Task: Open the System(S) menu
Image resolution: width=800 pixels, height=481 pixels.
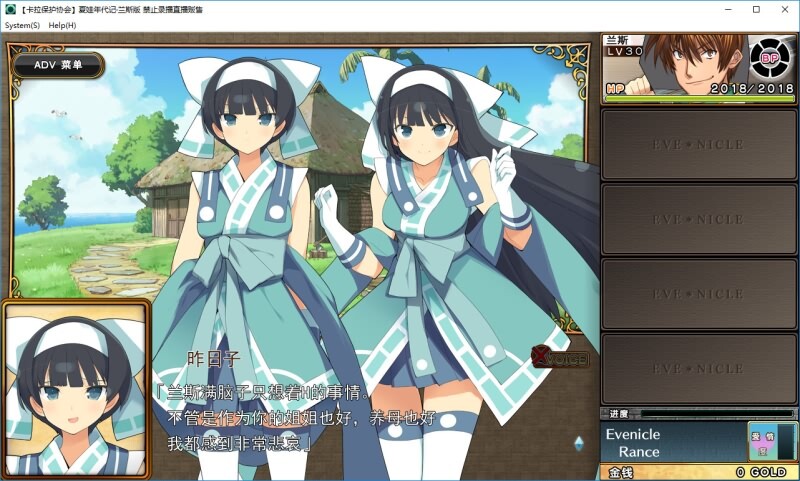Action: [x=22, y=25]
